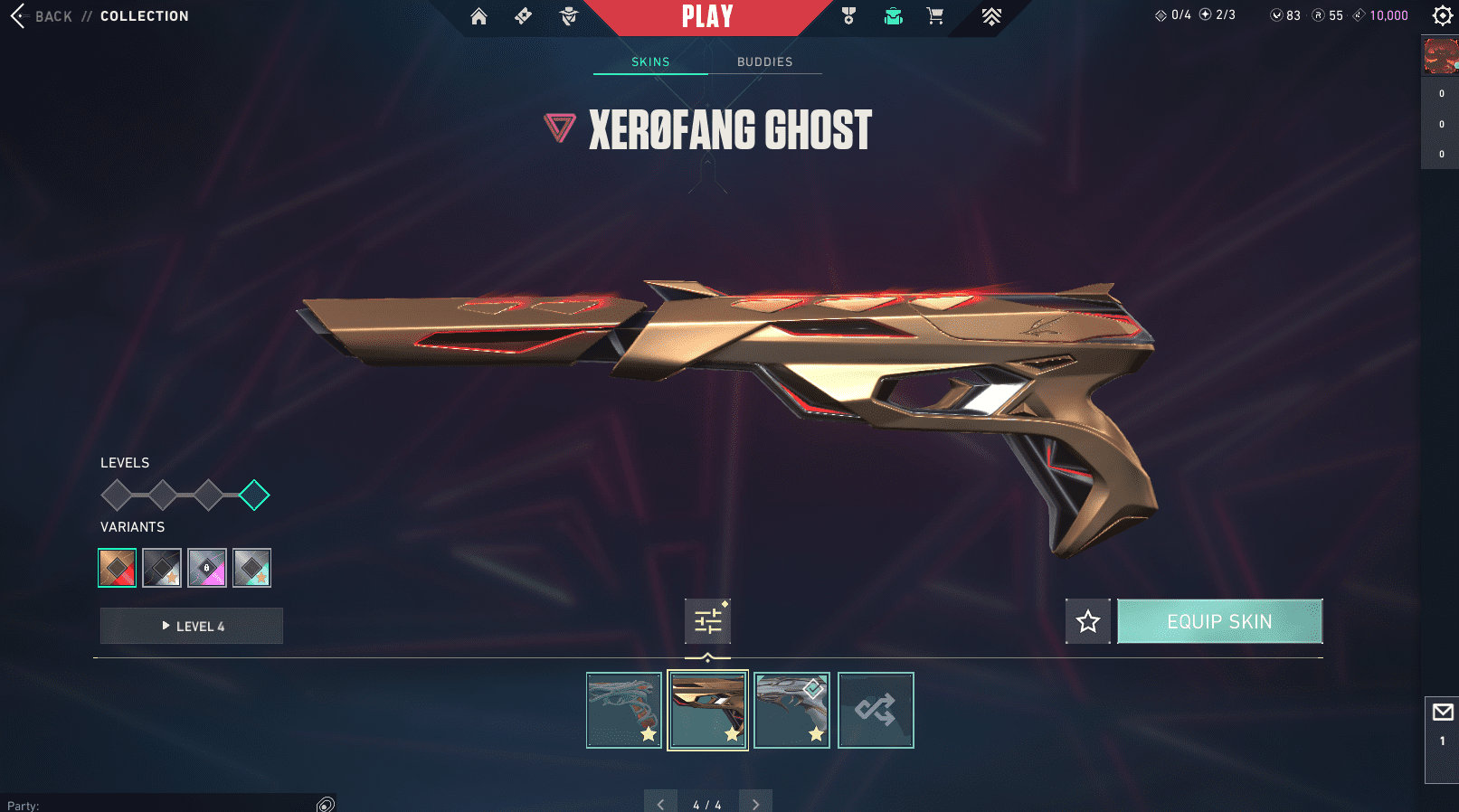Hit the red PLAY button
1459x812 pixels.
(x=707, y=16)
